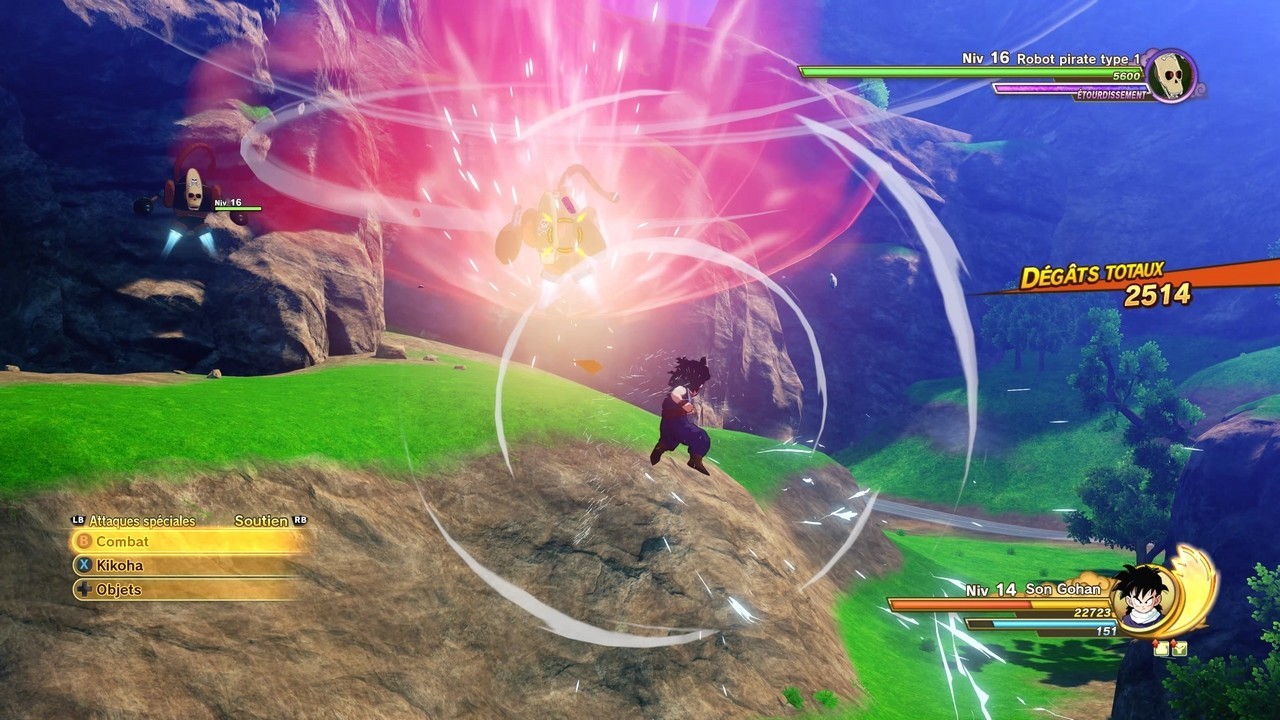Screen dimensions: 1280x720
Task: Open the Attaques spéciales menu
Action: click(x=140, y=520)
